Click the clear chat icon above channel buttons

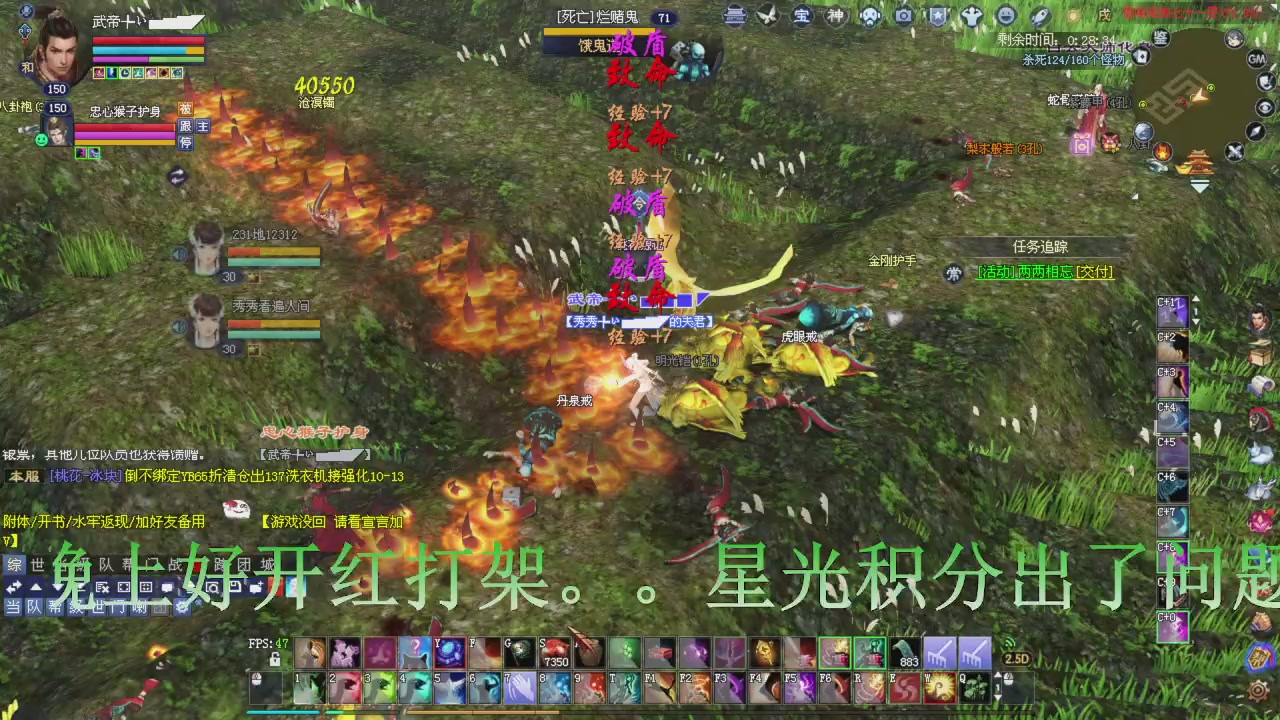click(103, 588)
